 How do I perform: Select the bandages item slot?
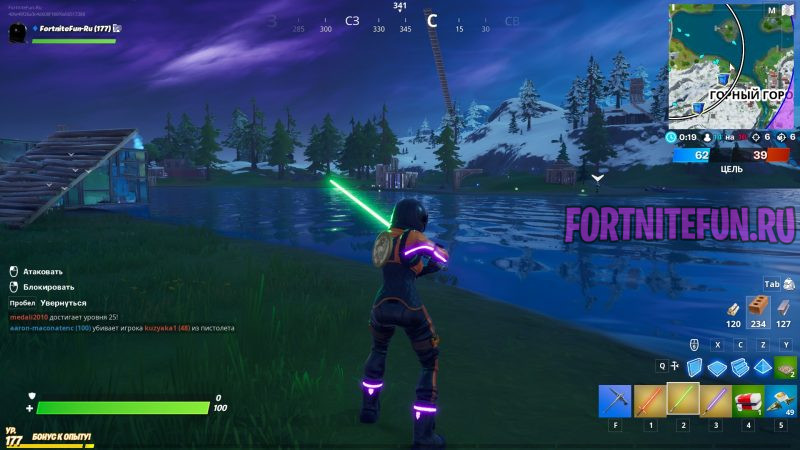coord(749,401)
